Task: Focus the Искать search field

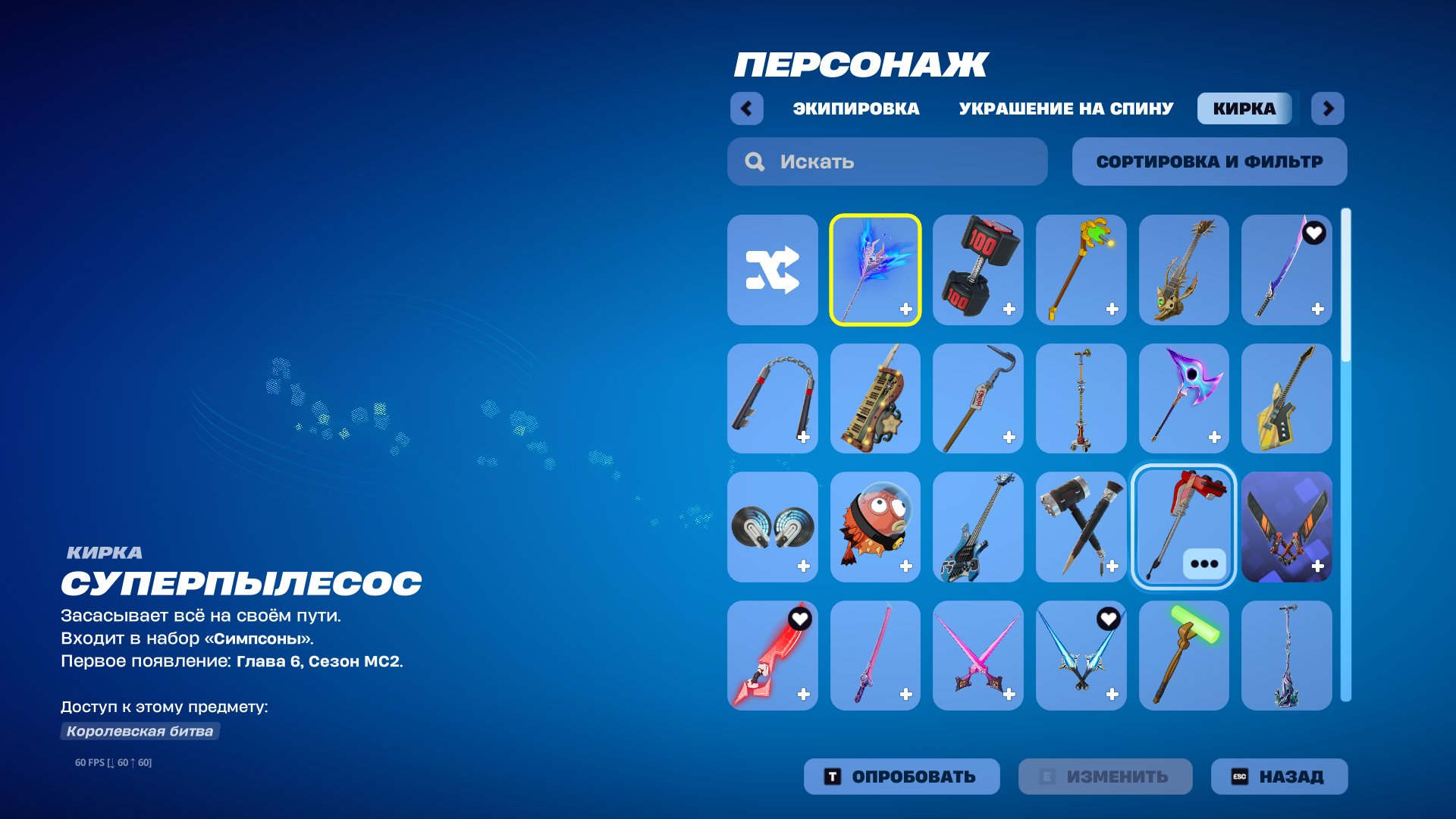Action: tap(887, 162)
